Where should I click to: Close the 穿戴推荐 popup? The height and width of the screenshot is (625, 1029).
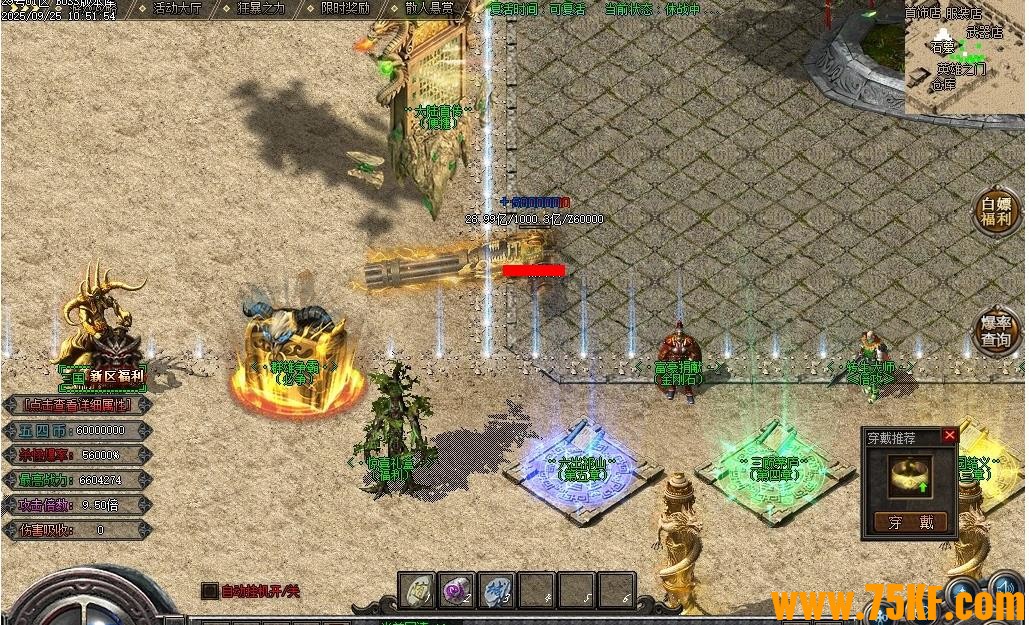tap(949, 436)
